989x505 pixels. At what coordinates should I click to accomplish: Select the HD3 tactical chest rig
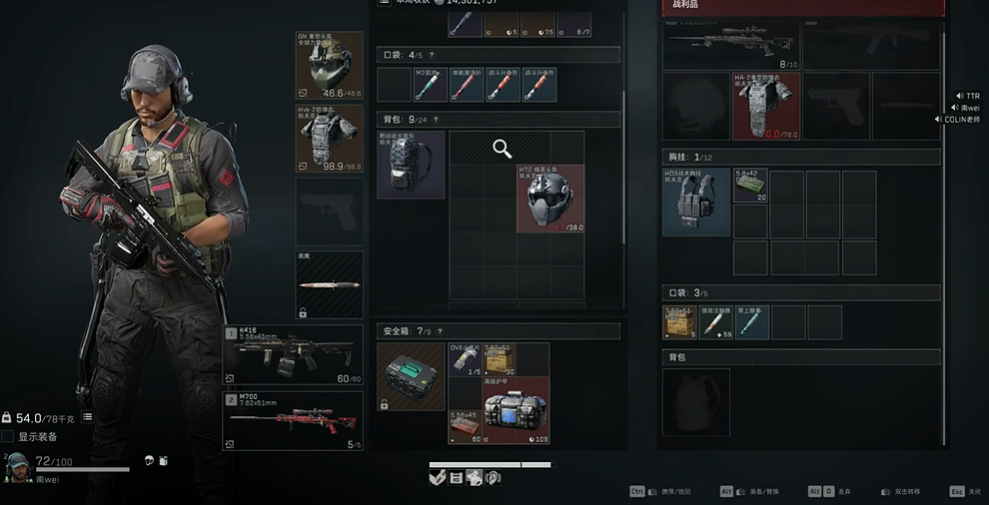[x=696, y=202]
